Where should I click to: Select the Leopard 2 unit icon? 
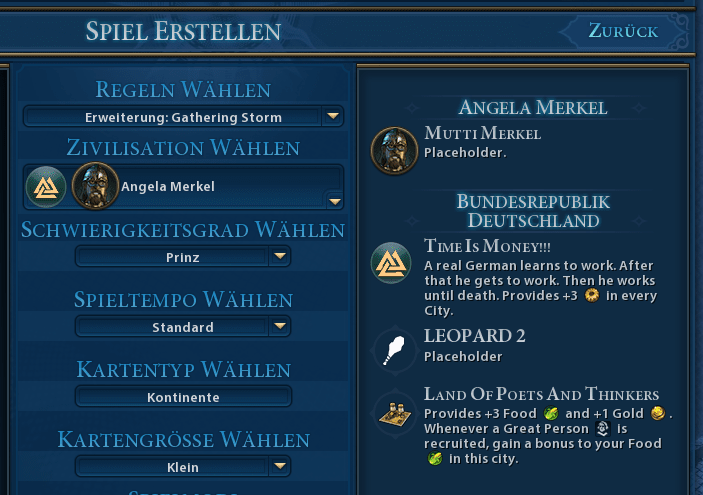pos(391,350)
